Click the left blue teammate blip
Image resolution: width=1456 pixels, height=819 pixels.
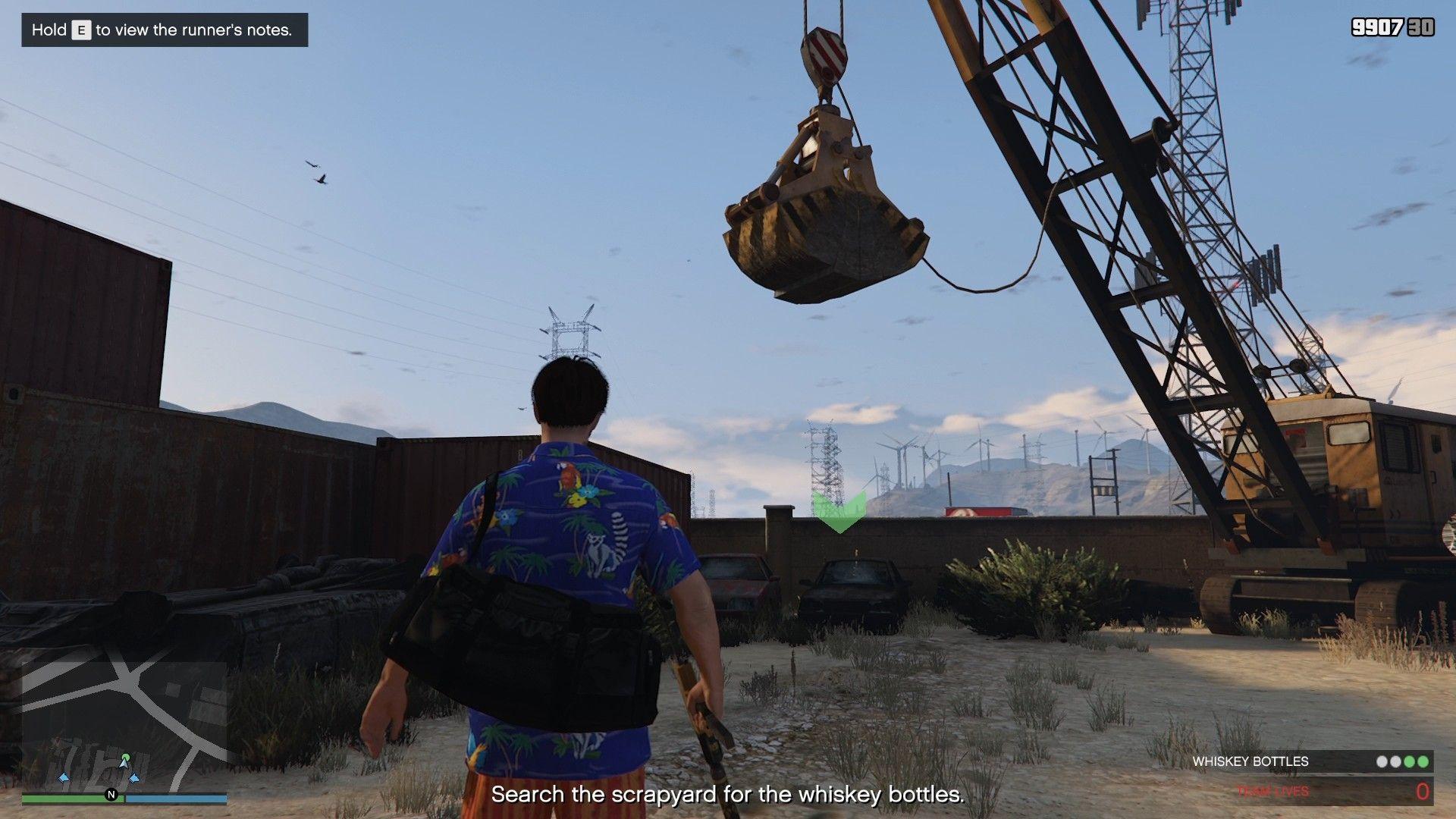coord(64,777)
